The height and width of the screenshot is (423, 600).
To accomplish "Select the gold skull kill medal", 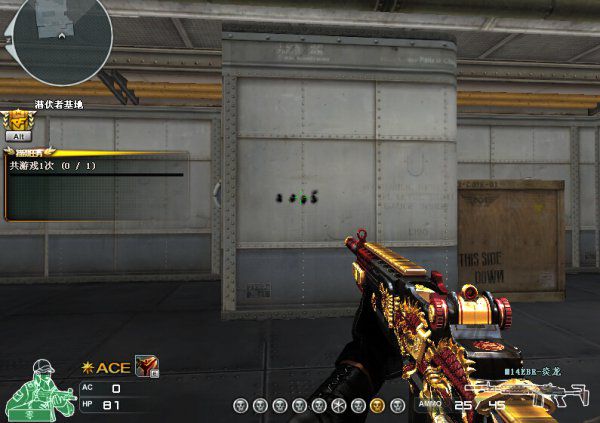I will click(x=377, y=406).
